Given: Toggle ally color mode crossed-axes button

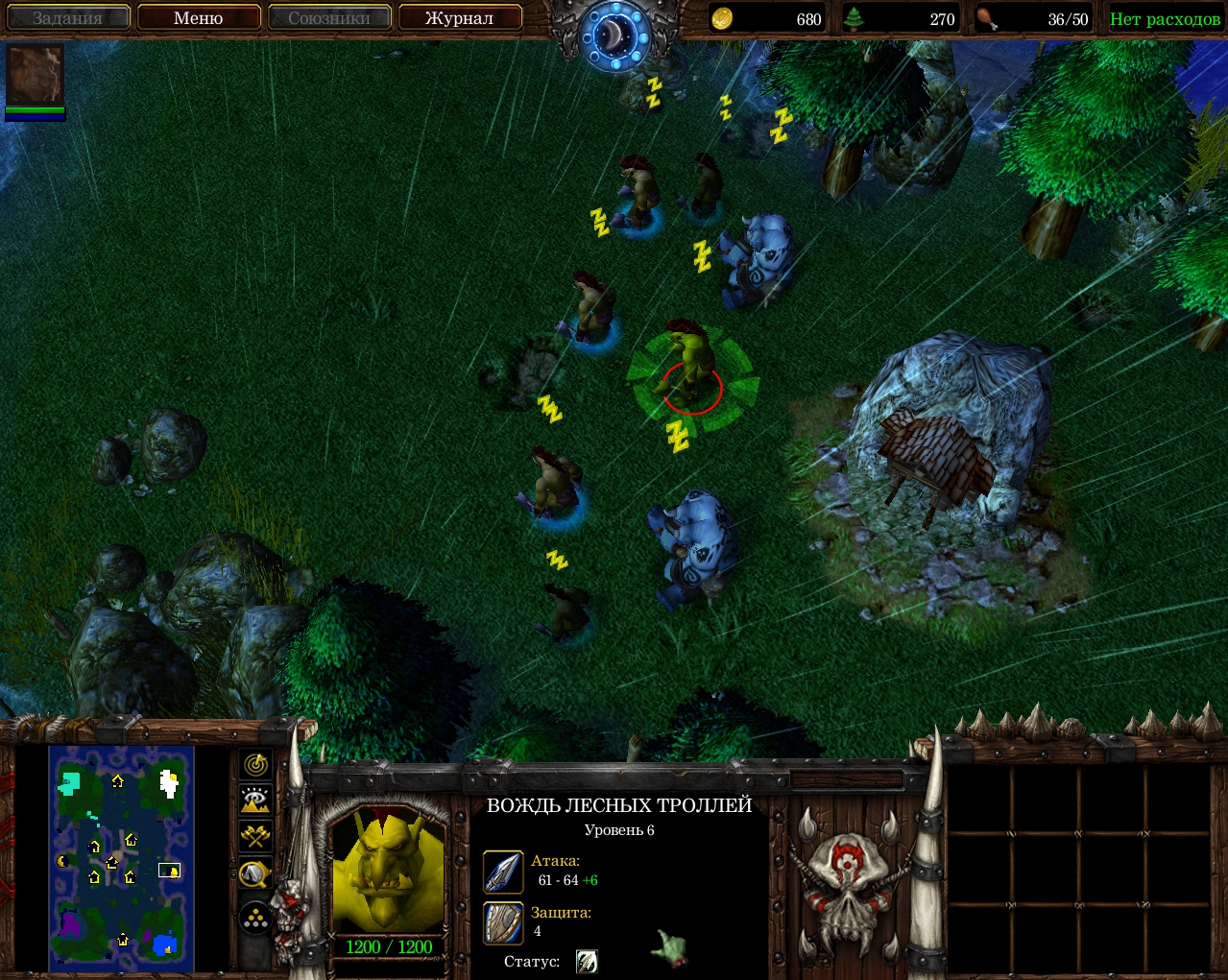Looking at the screenshot, I should [255, 836].
